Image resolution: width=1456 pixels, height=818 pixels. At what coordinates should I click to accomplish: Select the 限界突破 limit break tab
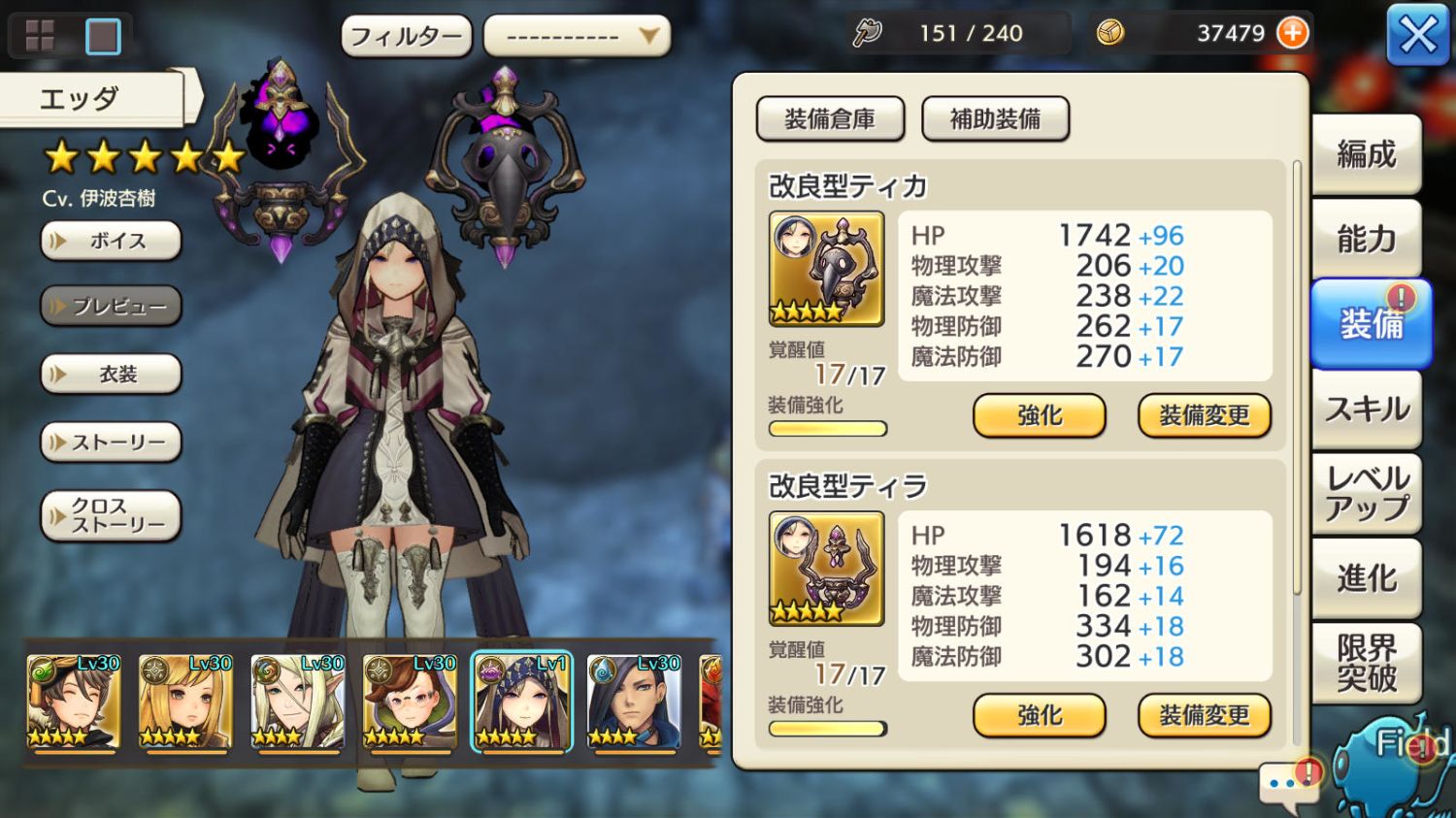coord(1366,664)
